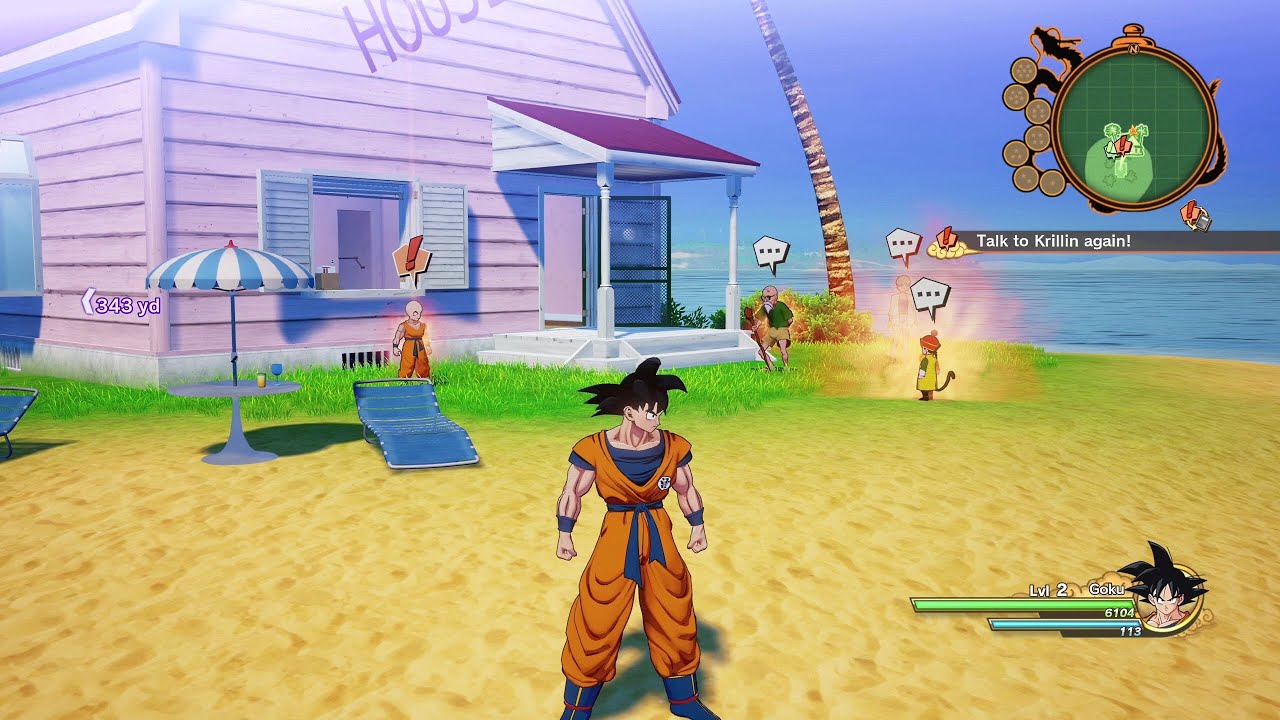Click the top Dragon Ball icon beside the minimap
1280x720 pixels.
click(1026, 70)
